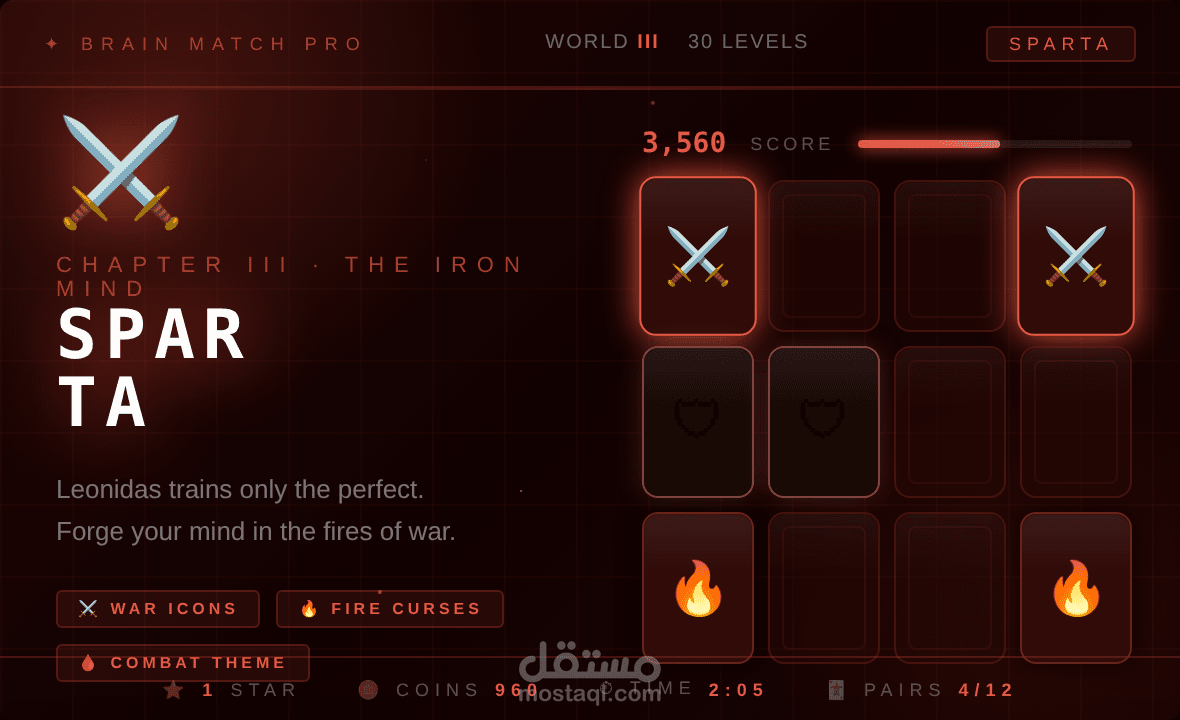1180x720 pixels.
Task: Activate the COMBAT THEME tag
Action: 183,662
